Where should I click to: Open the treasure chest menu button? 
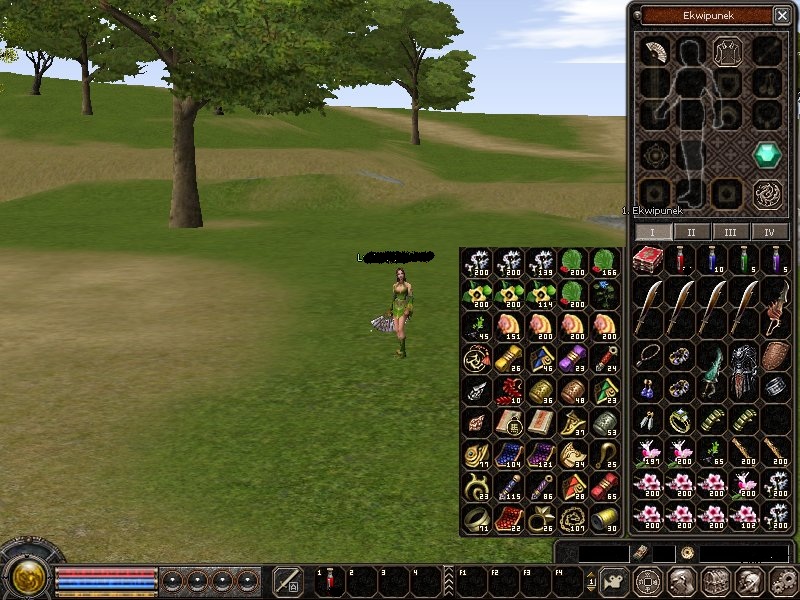715,581
